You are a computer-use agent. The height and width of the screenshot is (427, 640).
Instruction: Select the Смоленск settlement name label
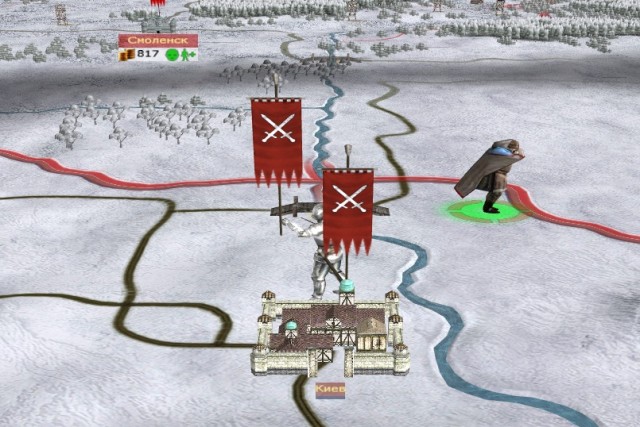point(157,40)
